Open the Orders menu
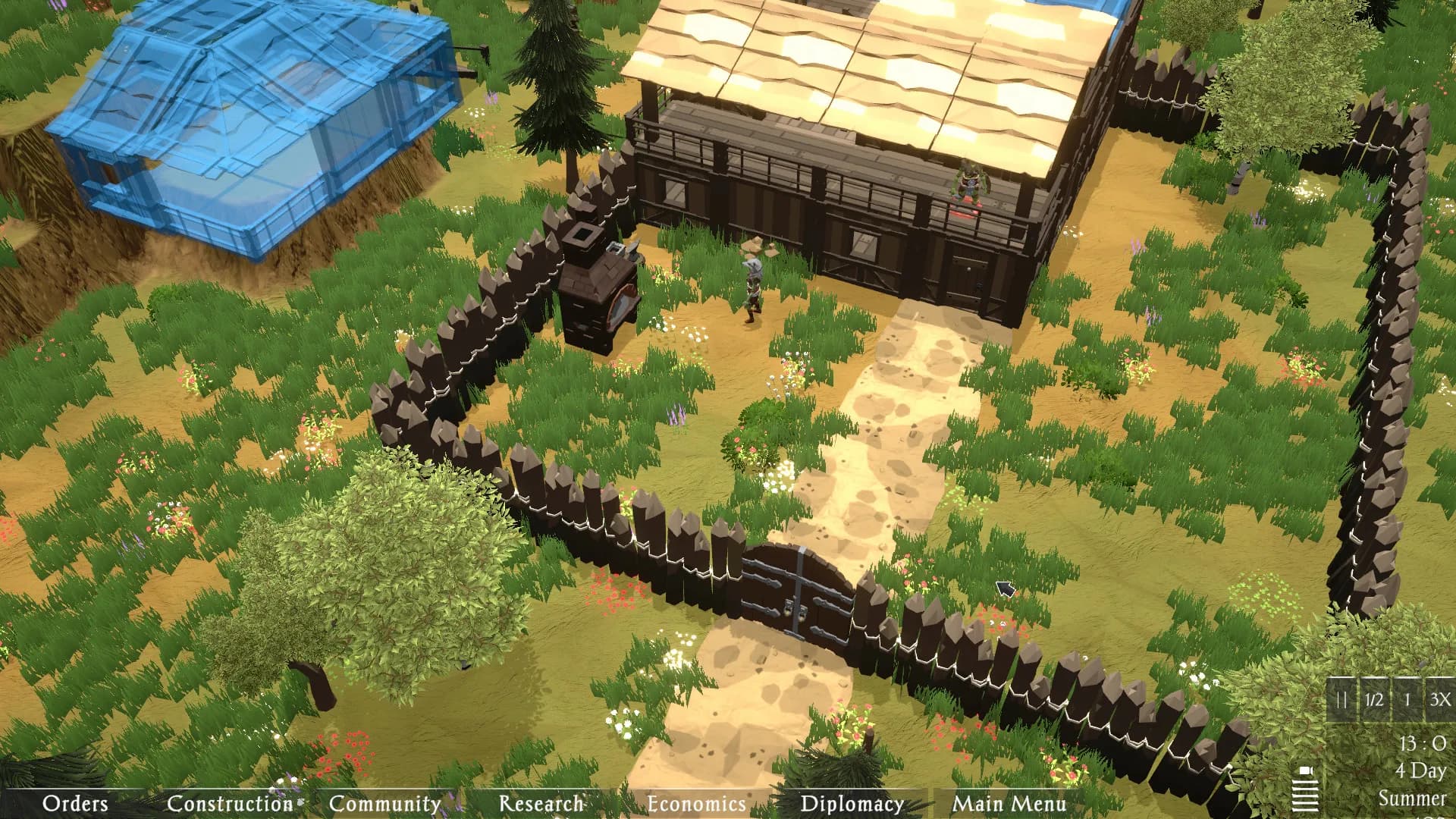 point(75,803)
